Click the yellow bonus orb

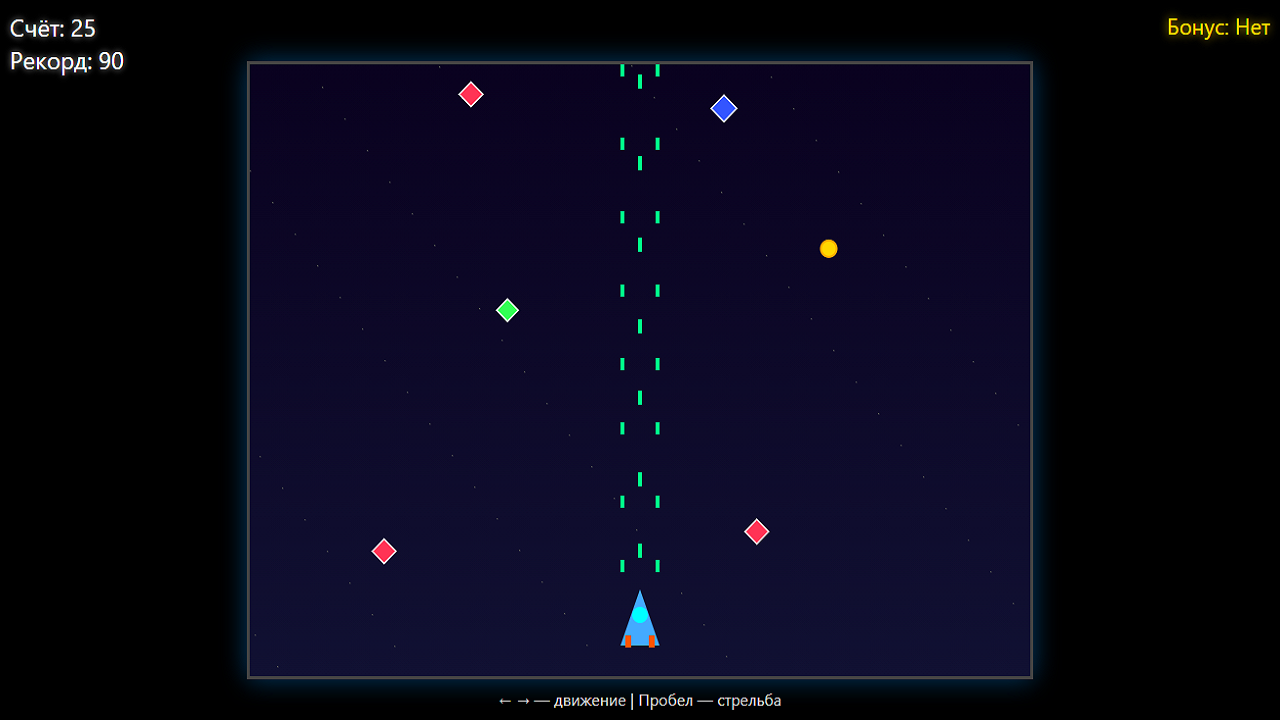(x=828, y=248)
